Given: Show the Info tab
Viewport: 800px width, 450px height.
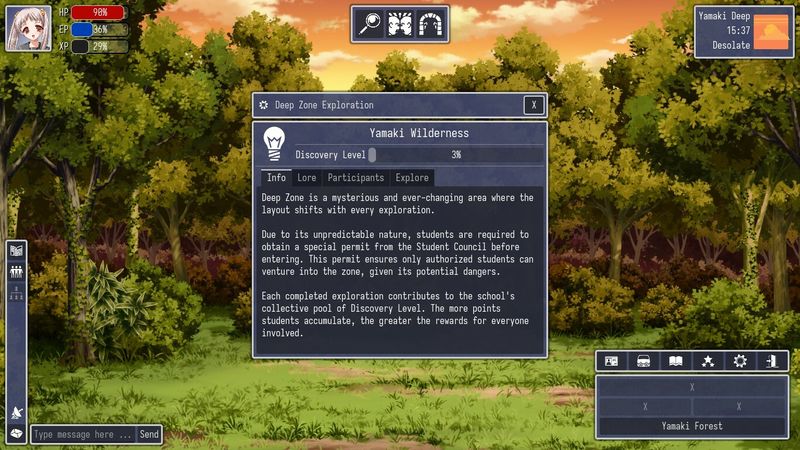Looking at the screenshot, I should [x=276, y=178].
